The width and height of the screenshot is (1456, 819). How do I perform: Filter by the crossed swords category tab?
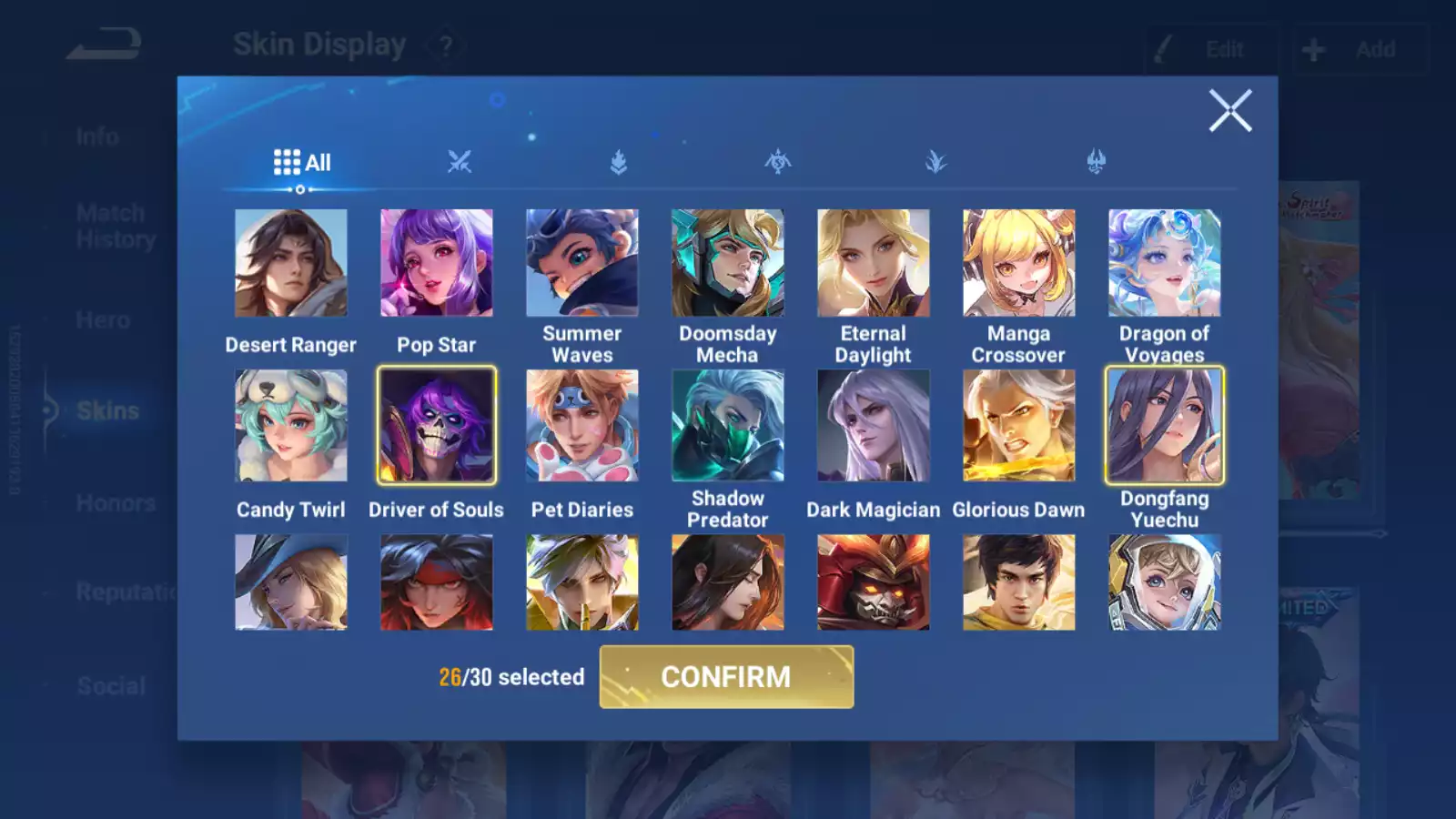point(460,162)
